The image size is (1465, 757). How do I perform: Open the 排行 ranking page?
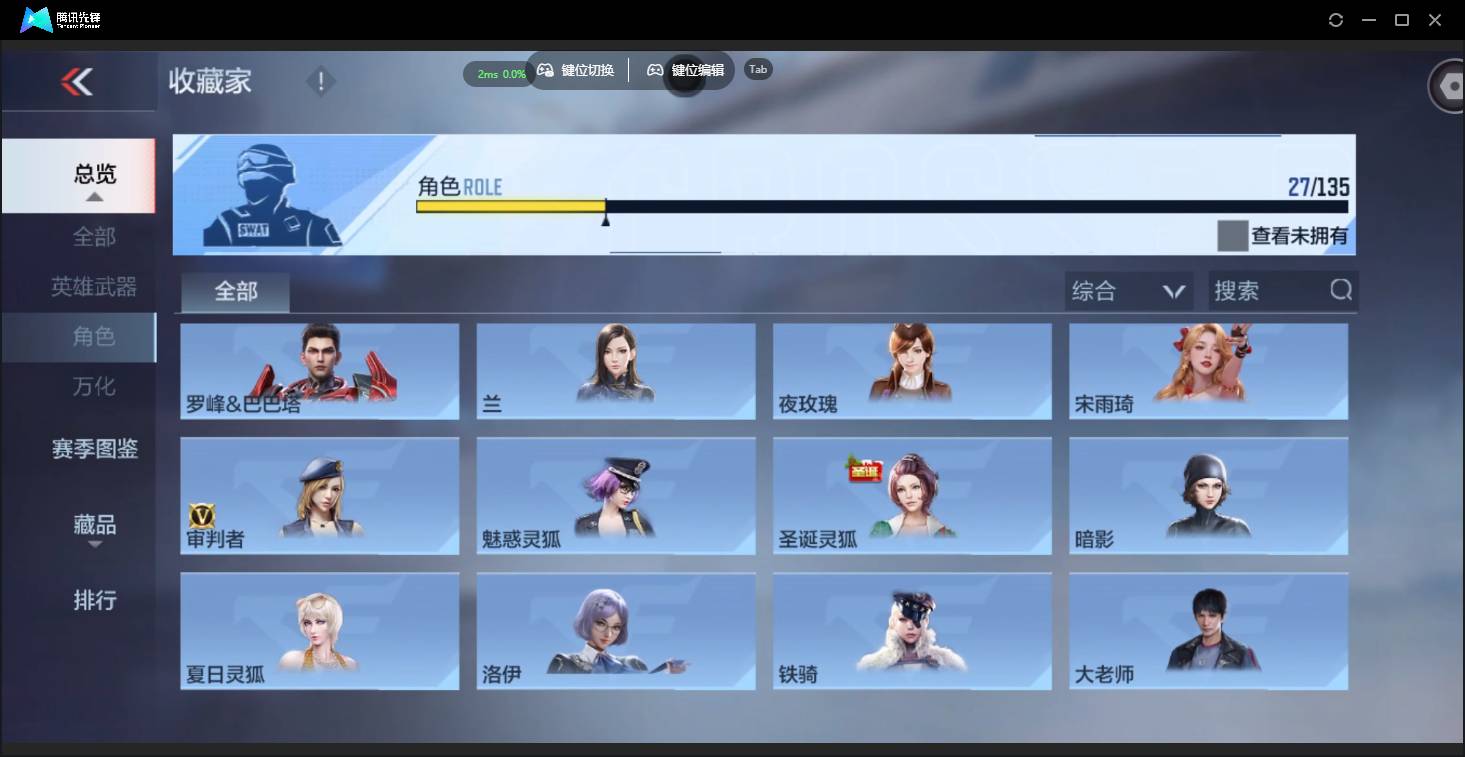[x=94, y=601]
